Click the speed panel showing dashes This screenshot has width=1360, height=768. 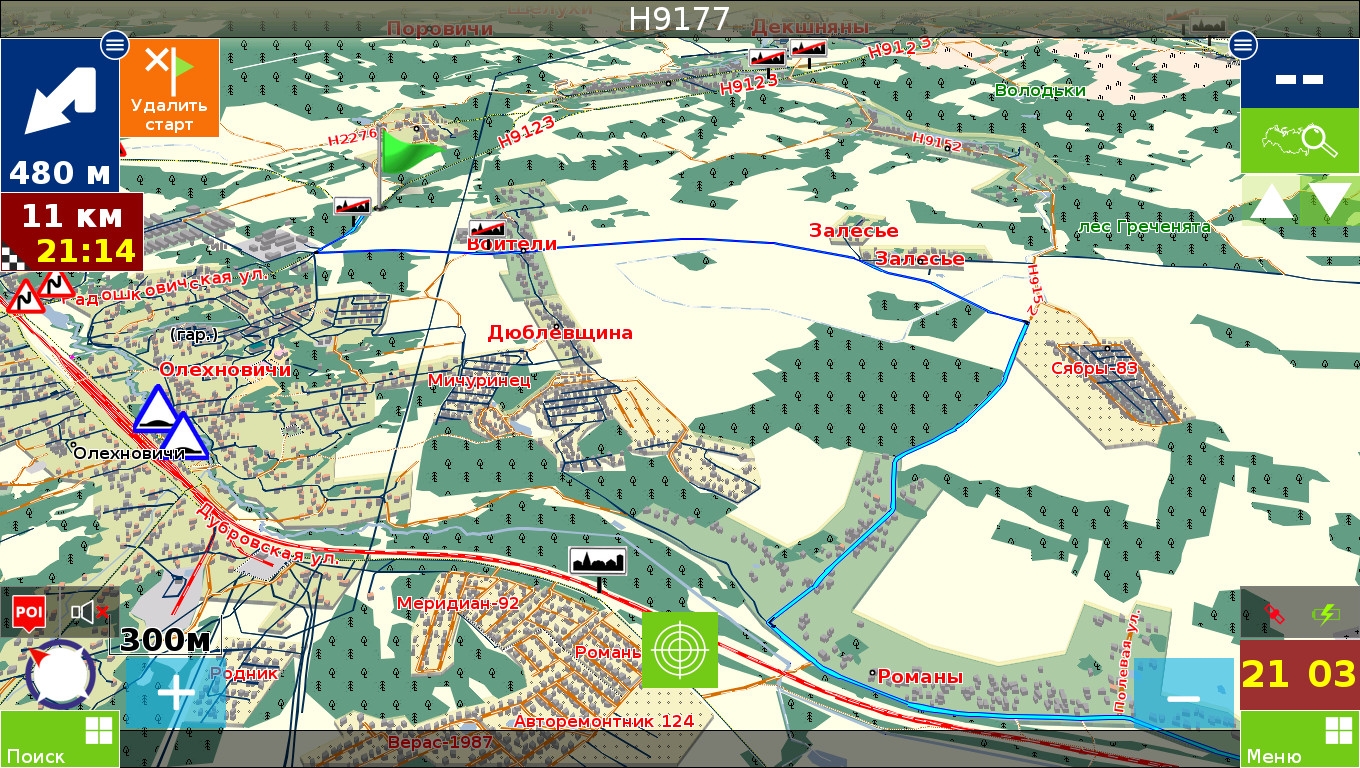1300,75
